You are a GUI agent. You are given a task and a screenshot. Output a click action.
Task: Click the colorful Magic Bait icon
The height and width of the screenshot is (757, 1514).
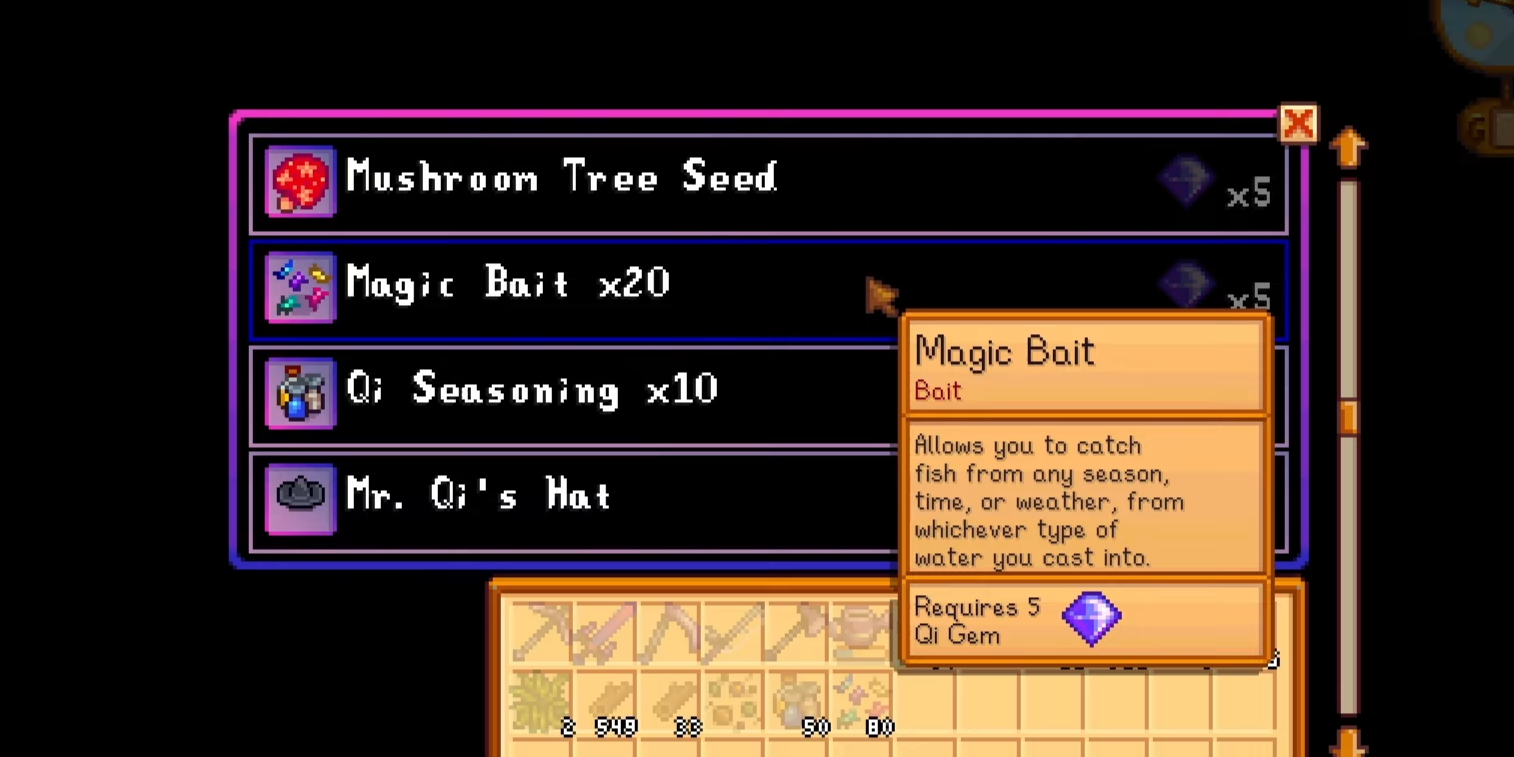tap(300, 287)
